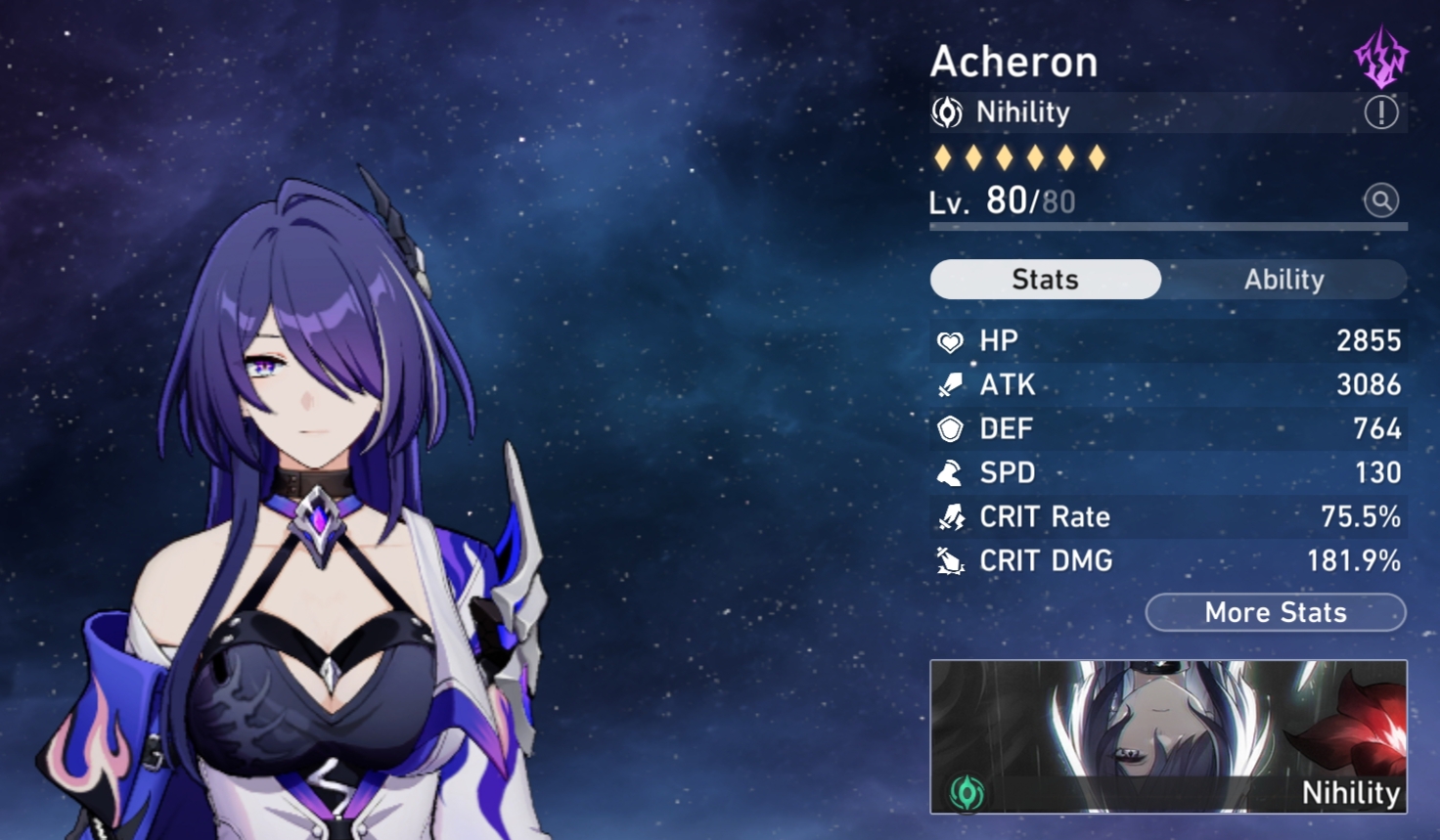
Task: Click the exclamation info circle near Nihility
Action: (x=1379, y=111)
